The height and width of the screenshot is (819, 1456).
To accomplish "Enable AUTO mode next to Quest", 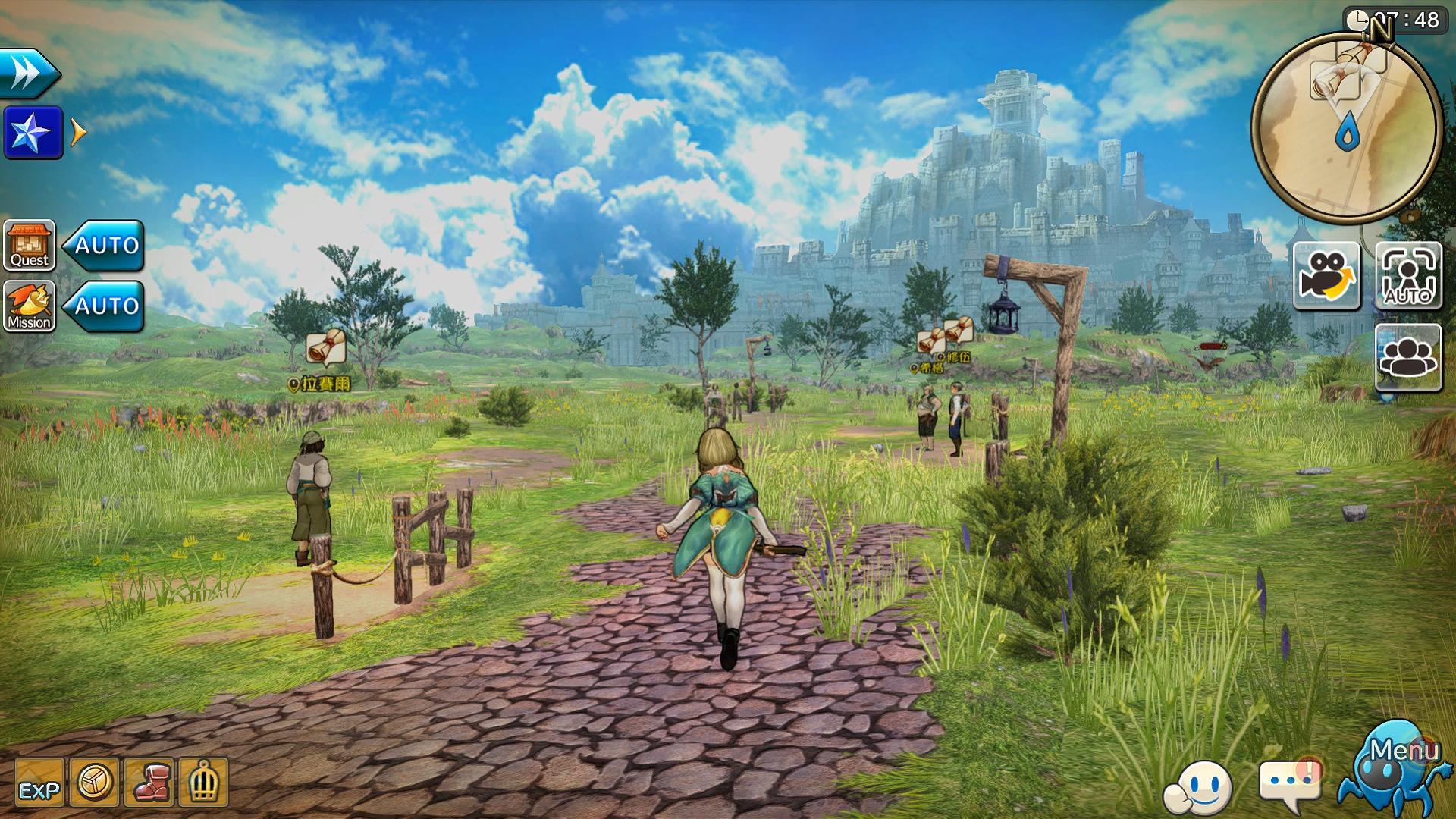I will click(x=103, y=244).
